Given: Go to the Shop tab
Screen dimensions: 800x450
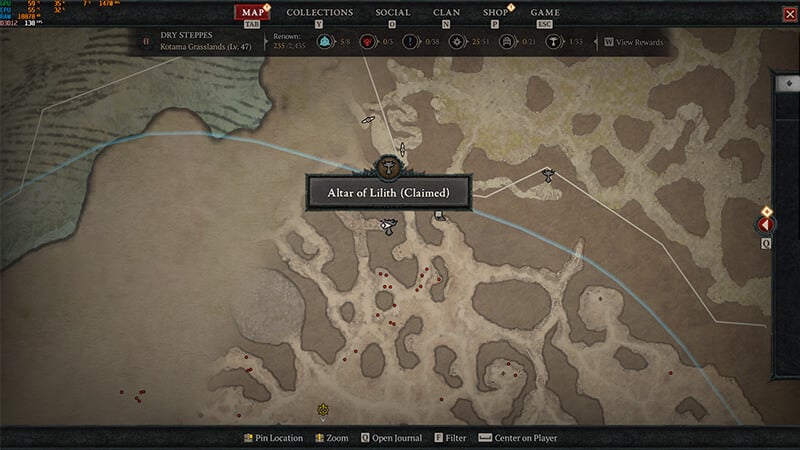Looking at the screenshot, I should 495,13.
